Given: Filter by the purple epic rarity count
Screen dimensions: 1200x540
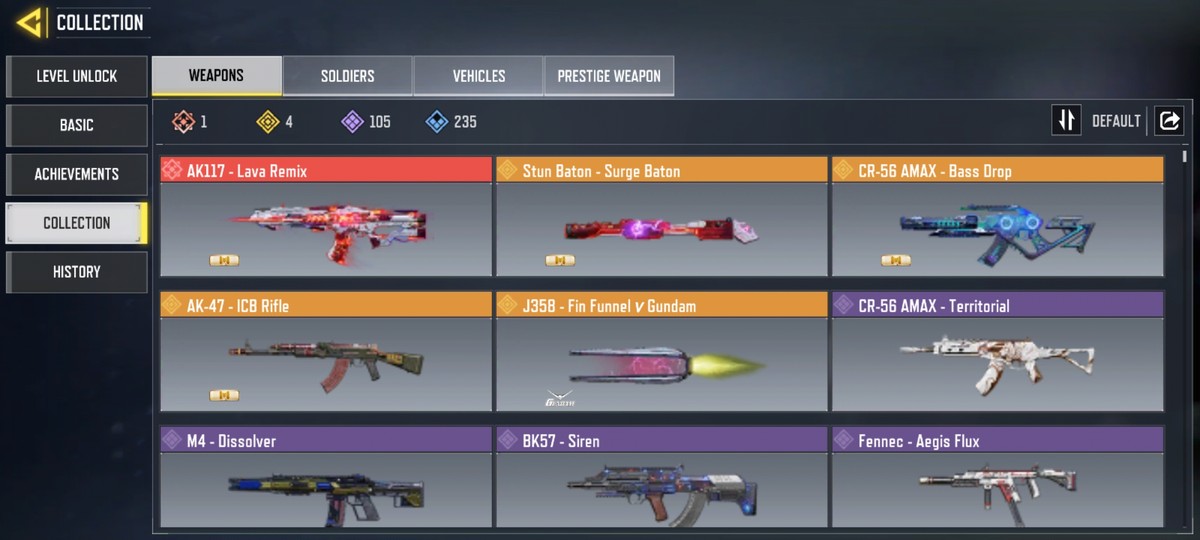Looking at the screenshot, I should click(366, 122).
